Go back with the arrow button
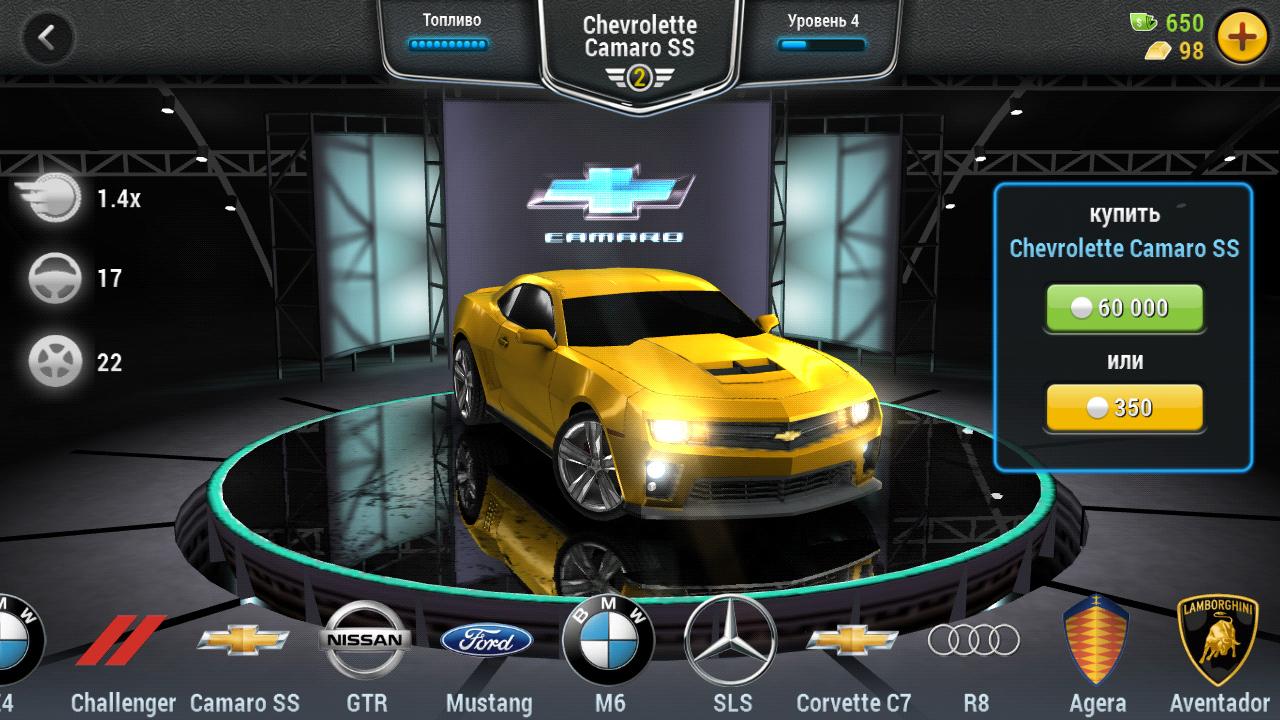Viewport: 1280px width, 720px height. tap(46, 38)
